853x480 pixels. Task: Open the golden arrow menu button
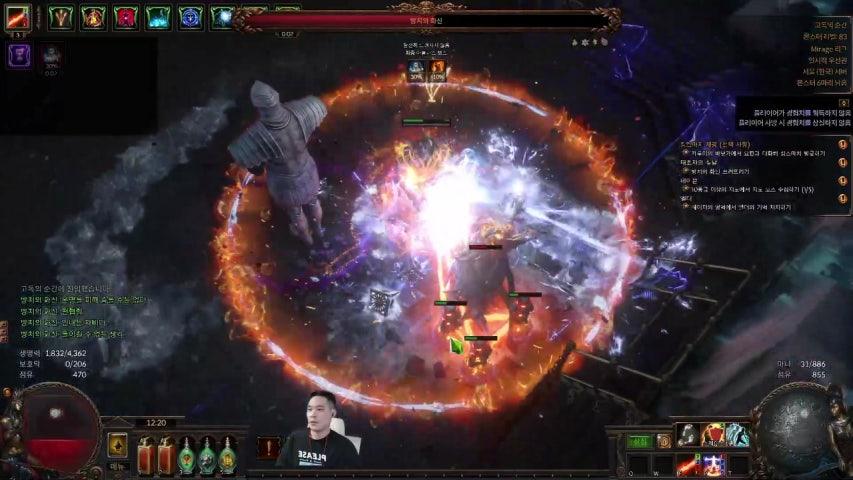tap(118, 445)
